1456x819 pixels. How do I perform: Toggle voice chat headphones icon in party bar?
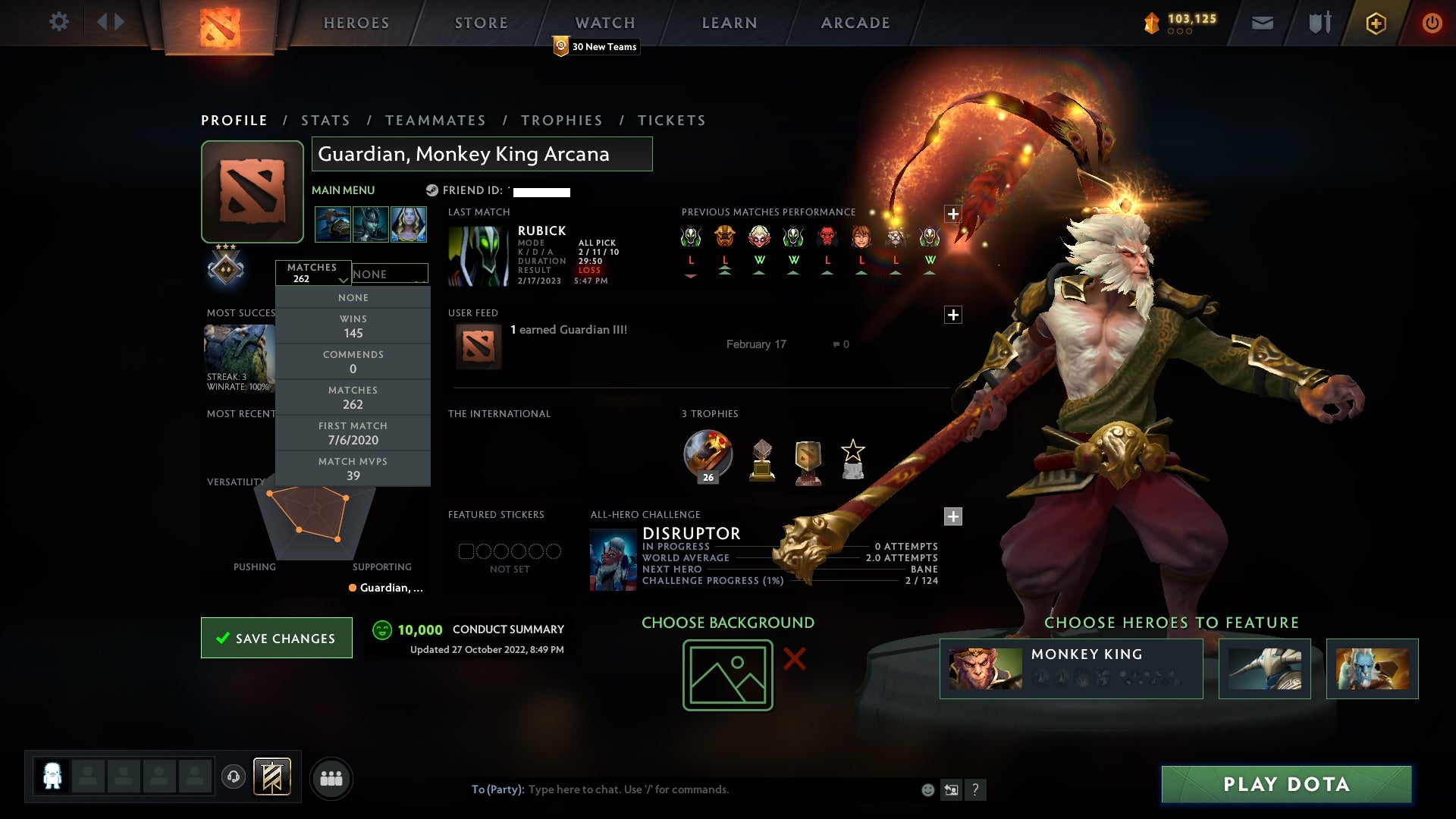pos(233,778)
